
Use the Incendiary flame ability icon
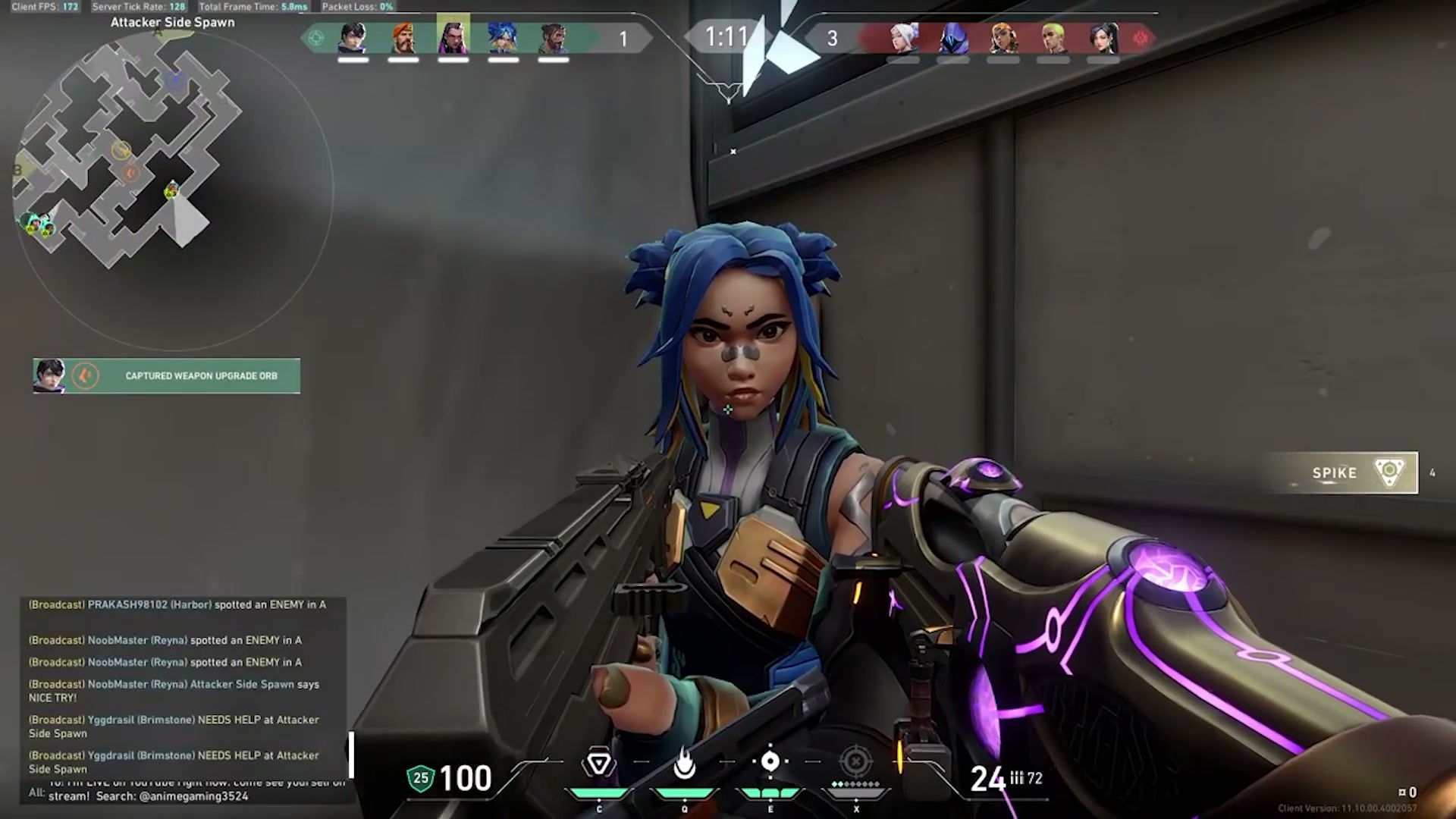click(x=684, y=763)
